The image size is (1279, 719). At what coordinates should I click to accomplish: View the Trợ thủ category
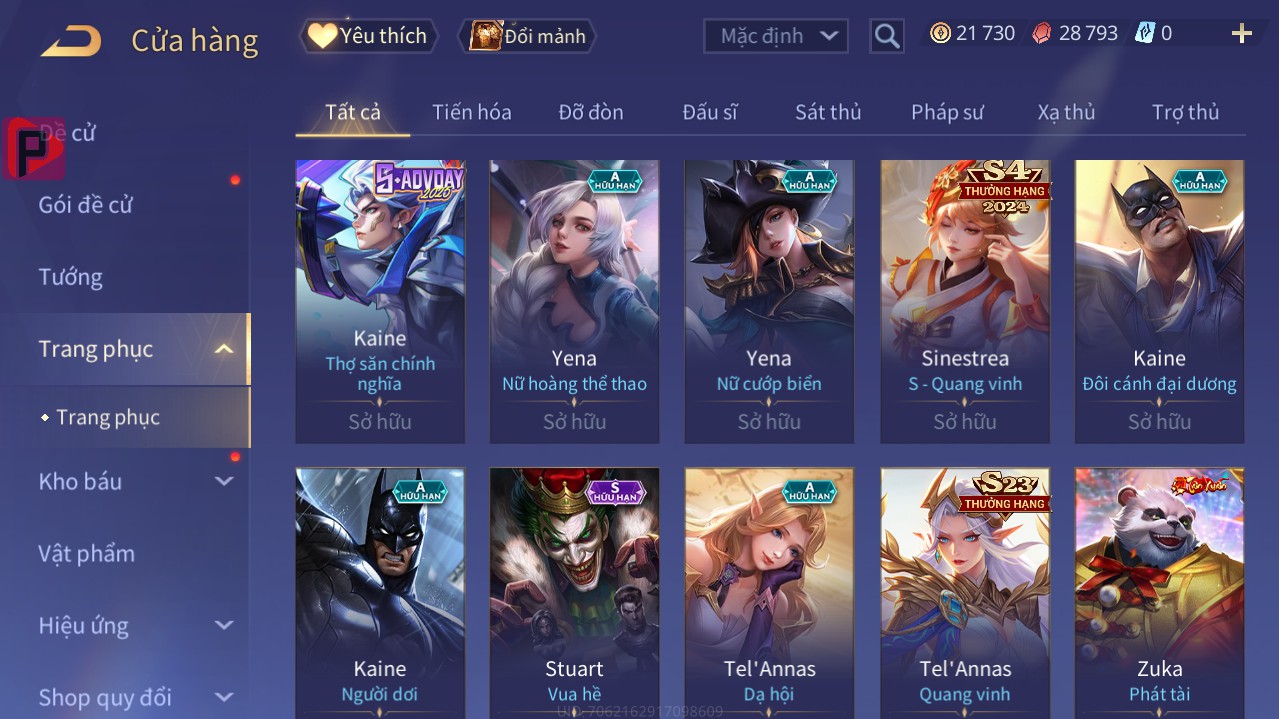click(1185, 112)
